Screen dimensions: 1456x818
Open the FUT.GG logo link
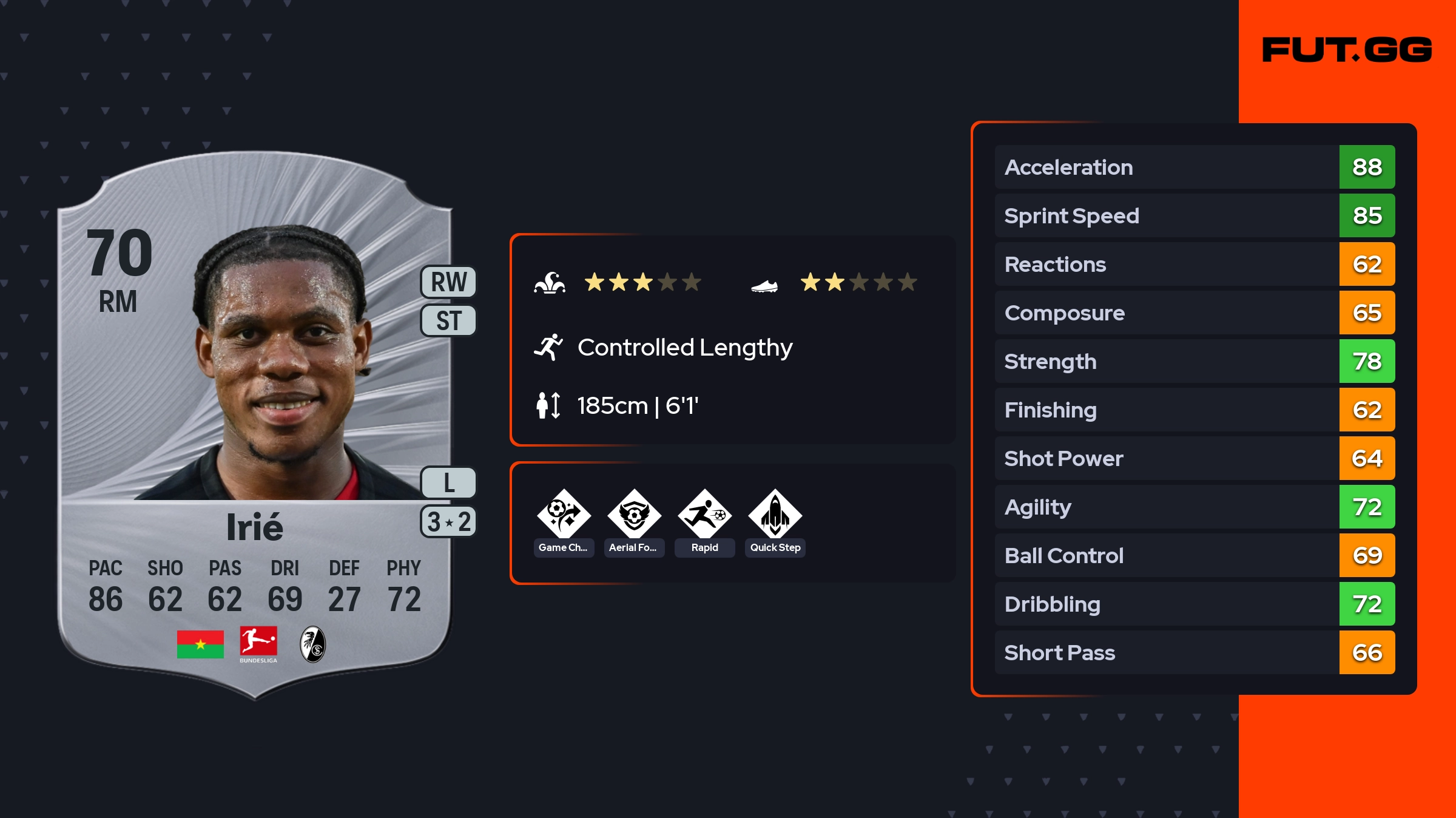point(1347,50)
